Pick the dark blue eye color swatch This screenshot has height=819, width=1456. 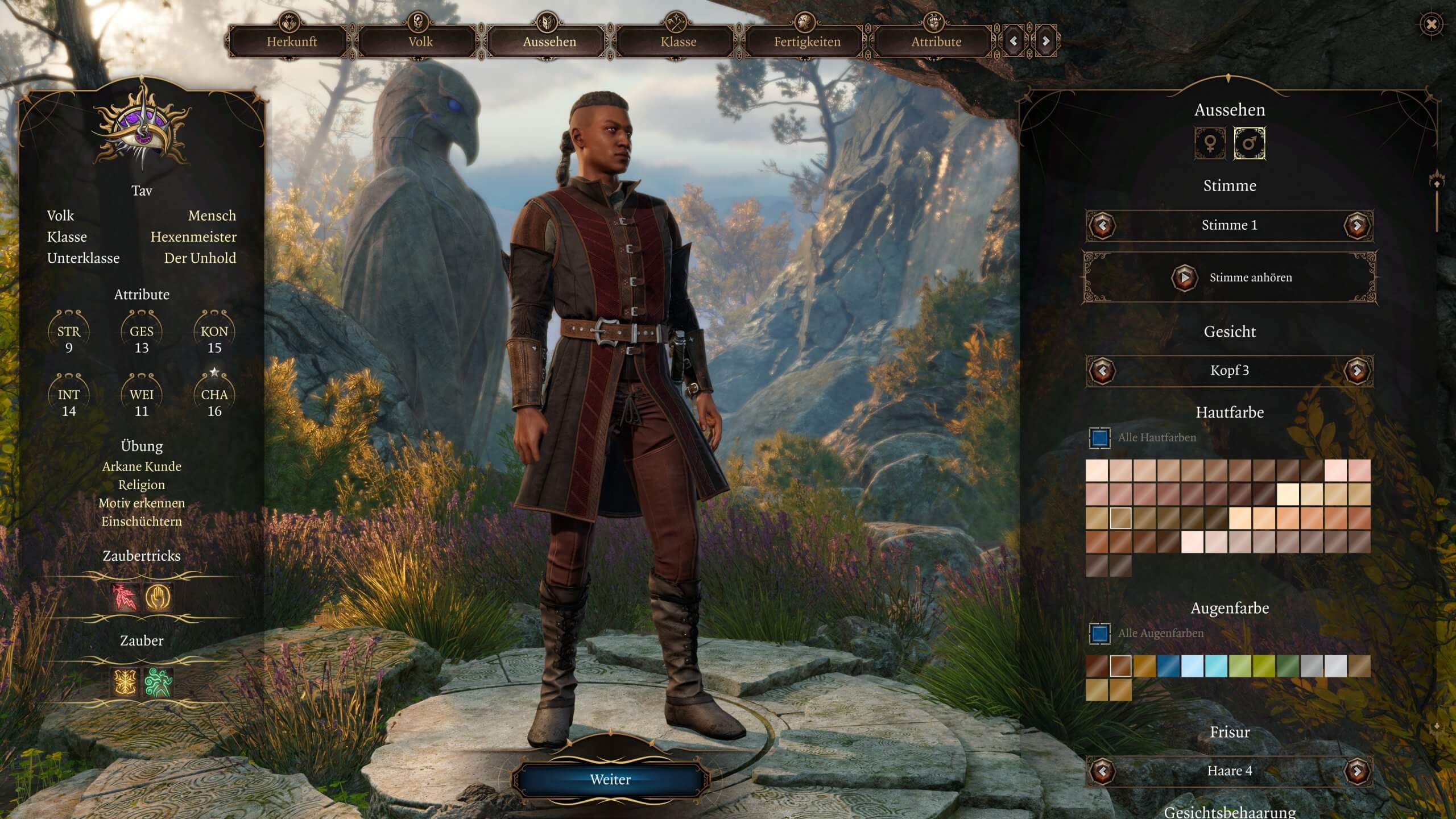1168,666
